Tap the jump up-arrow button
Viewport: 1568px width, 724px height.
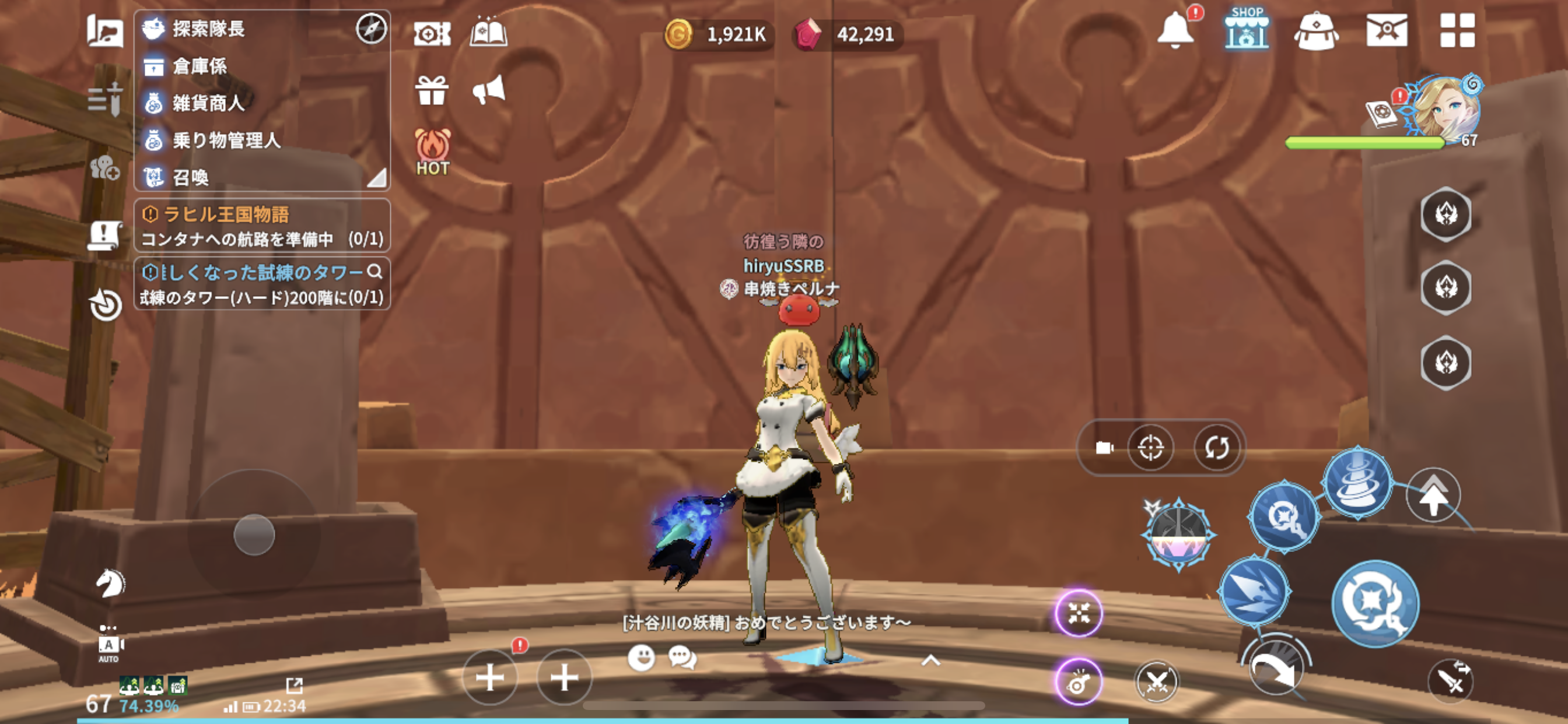point(1433,495)
